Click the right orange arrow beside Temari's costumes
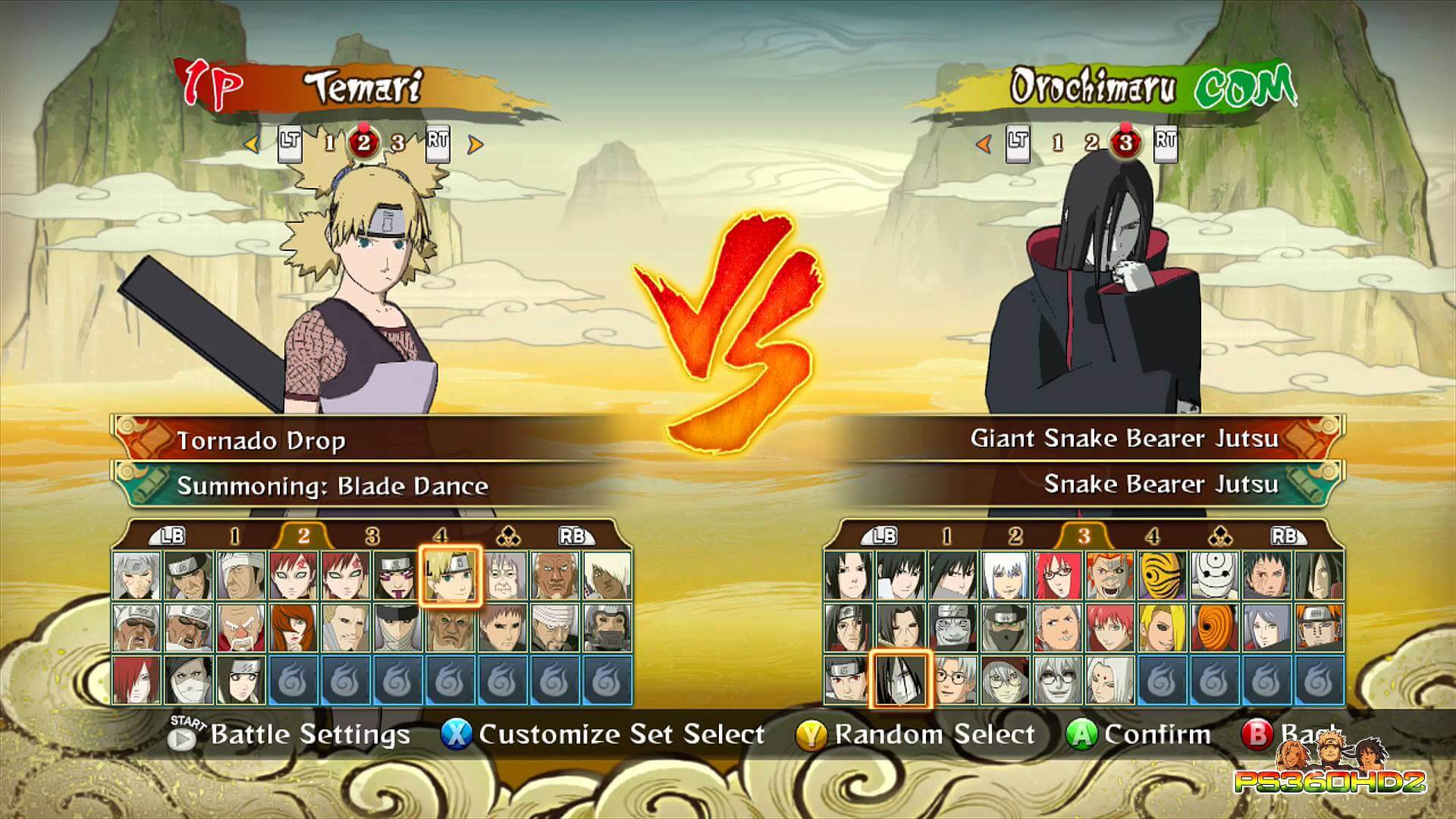 click(475, 144)
